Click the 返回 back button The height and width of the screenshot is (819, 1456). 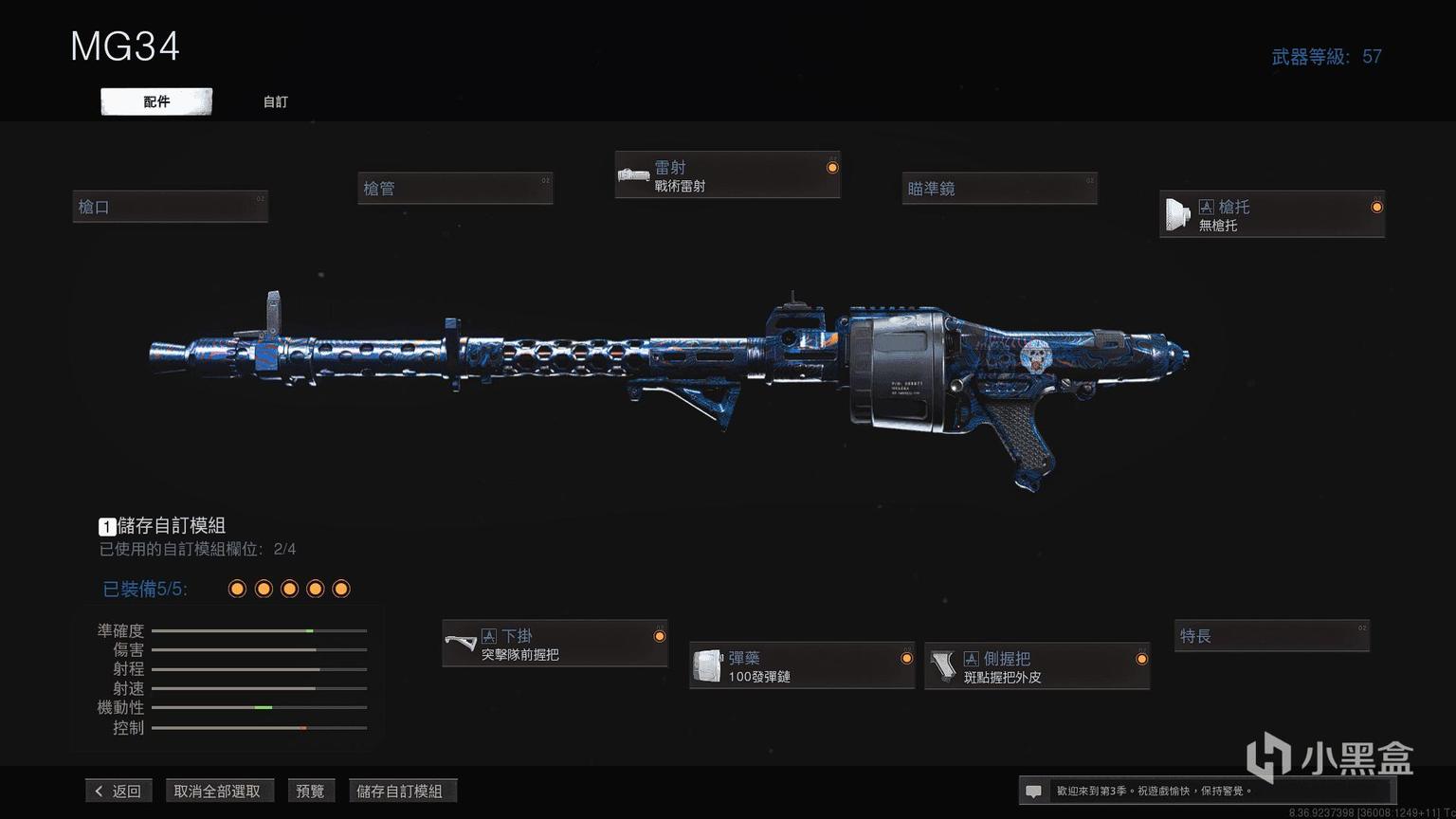pos(118,791)
